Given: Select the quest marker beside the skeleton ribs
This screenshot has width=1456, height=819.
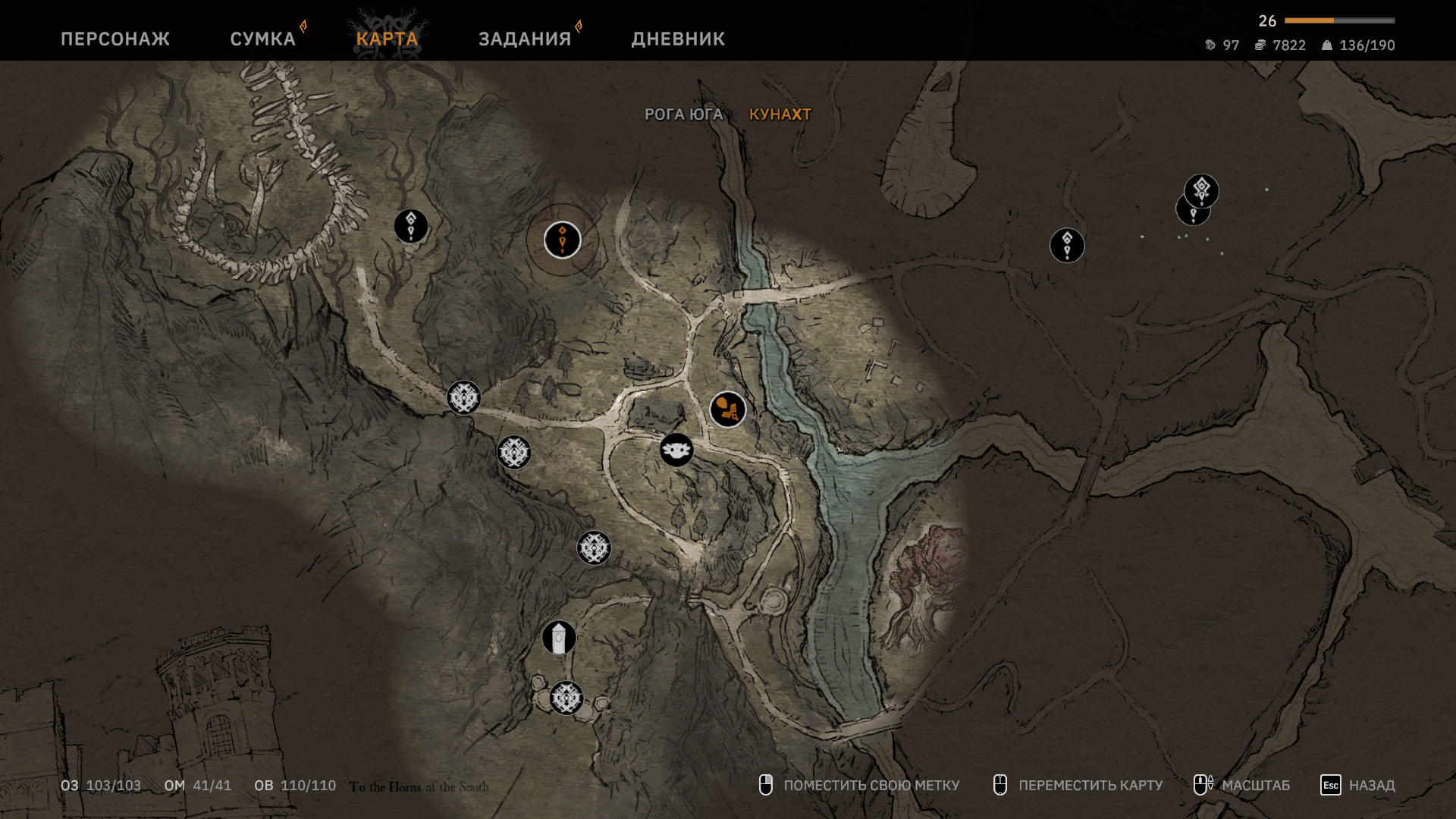Looking at the screenshot, I should pos(410,226).
